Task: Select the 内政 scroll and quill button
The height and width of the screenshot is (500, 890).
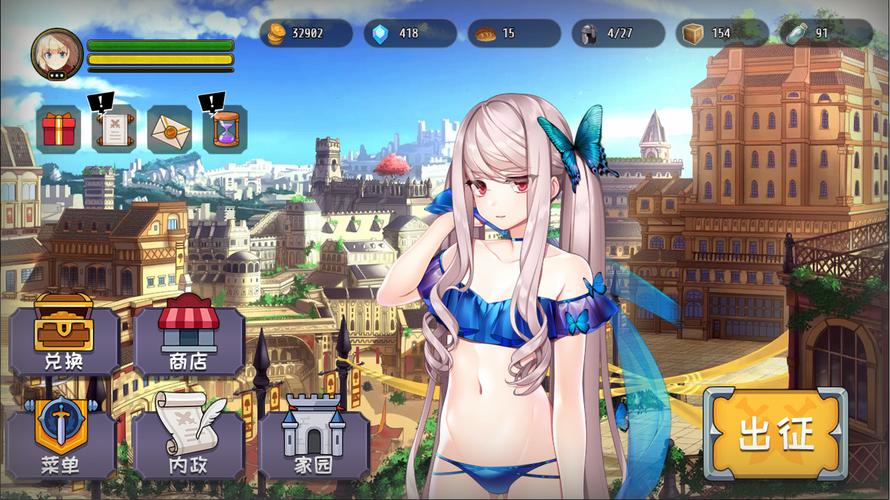Action: pyautogui.click(x=188, y=438)
